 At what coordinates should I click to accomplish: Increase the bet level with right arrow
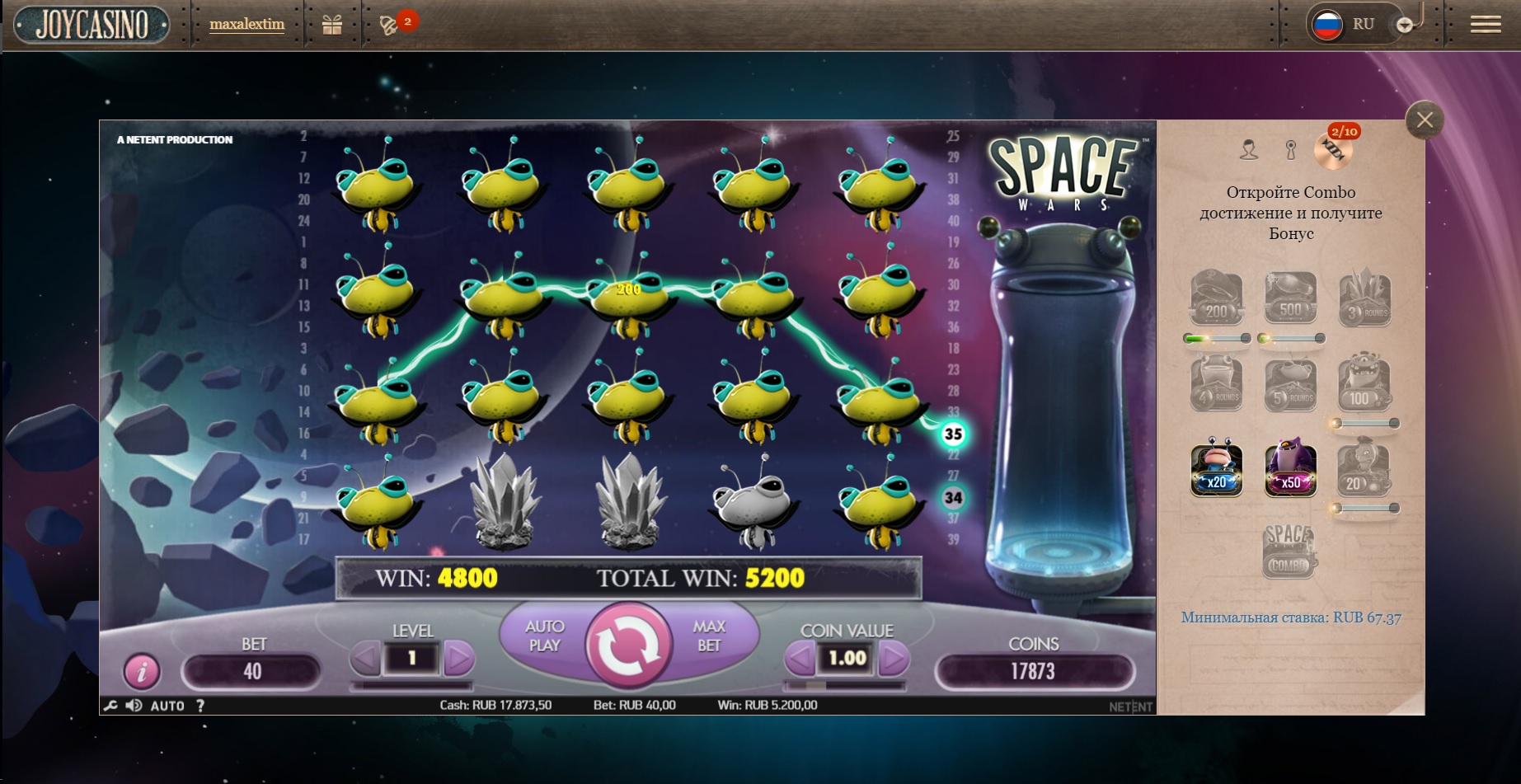[x=458, y=658]
